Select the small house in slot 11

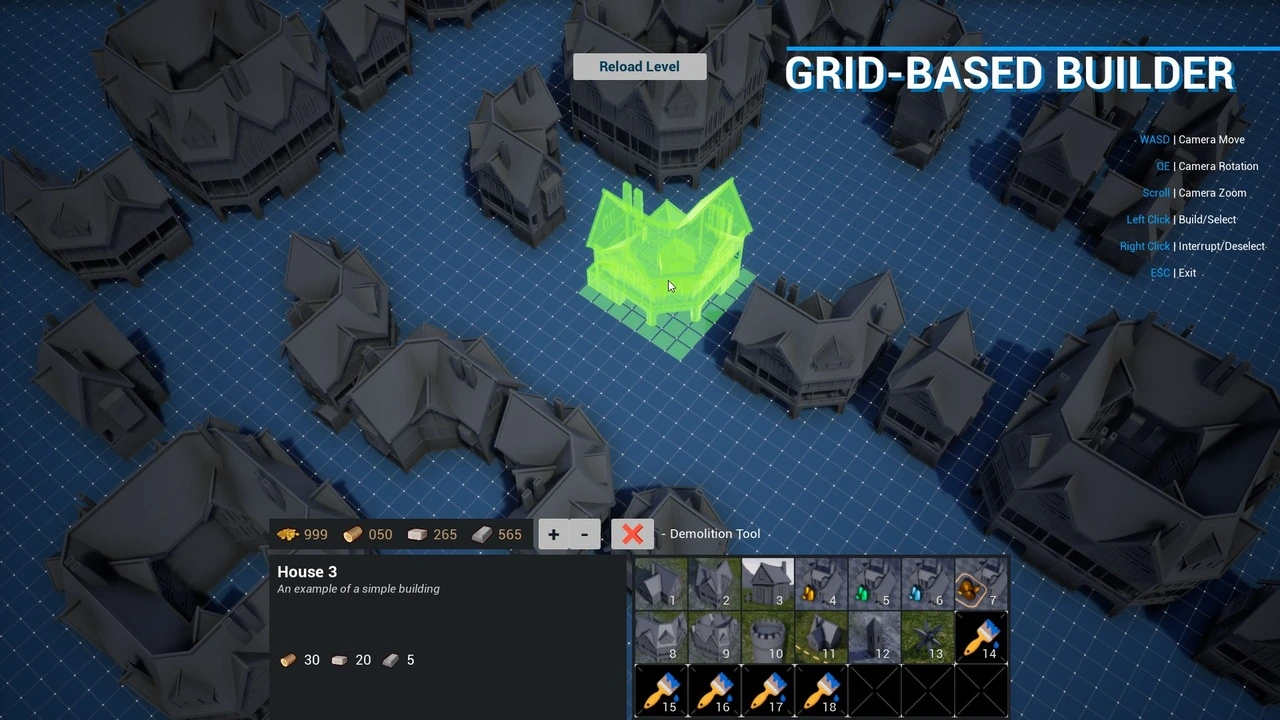coord(821,637)
